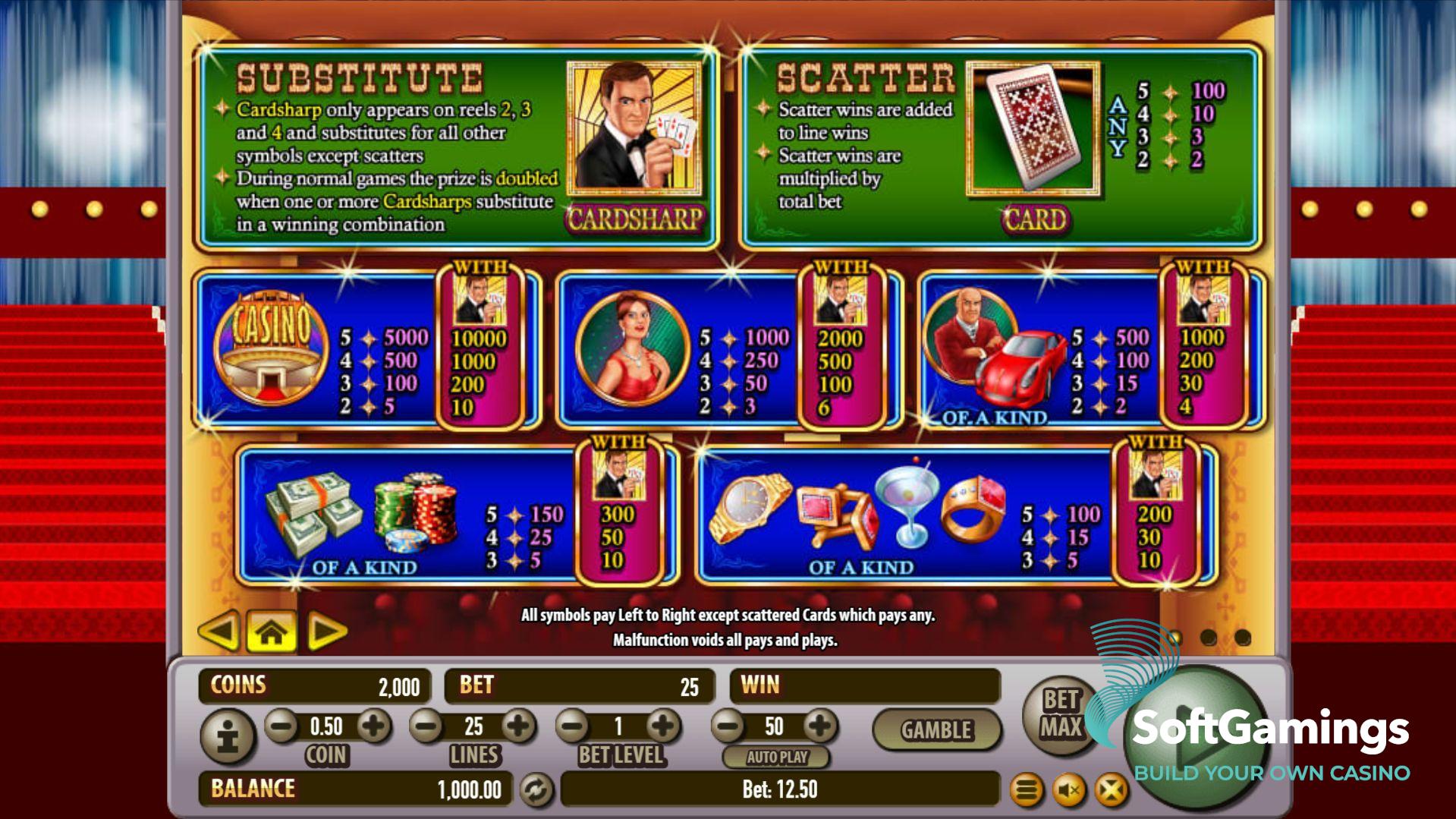Decrease the autoplay spin count
This screenshot has width=1456, height=819.
coord(728,726)
